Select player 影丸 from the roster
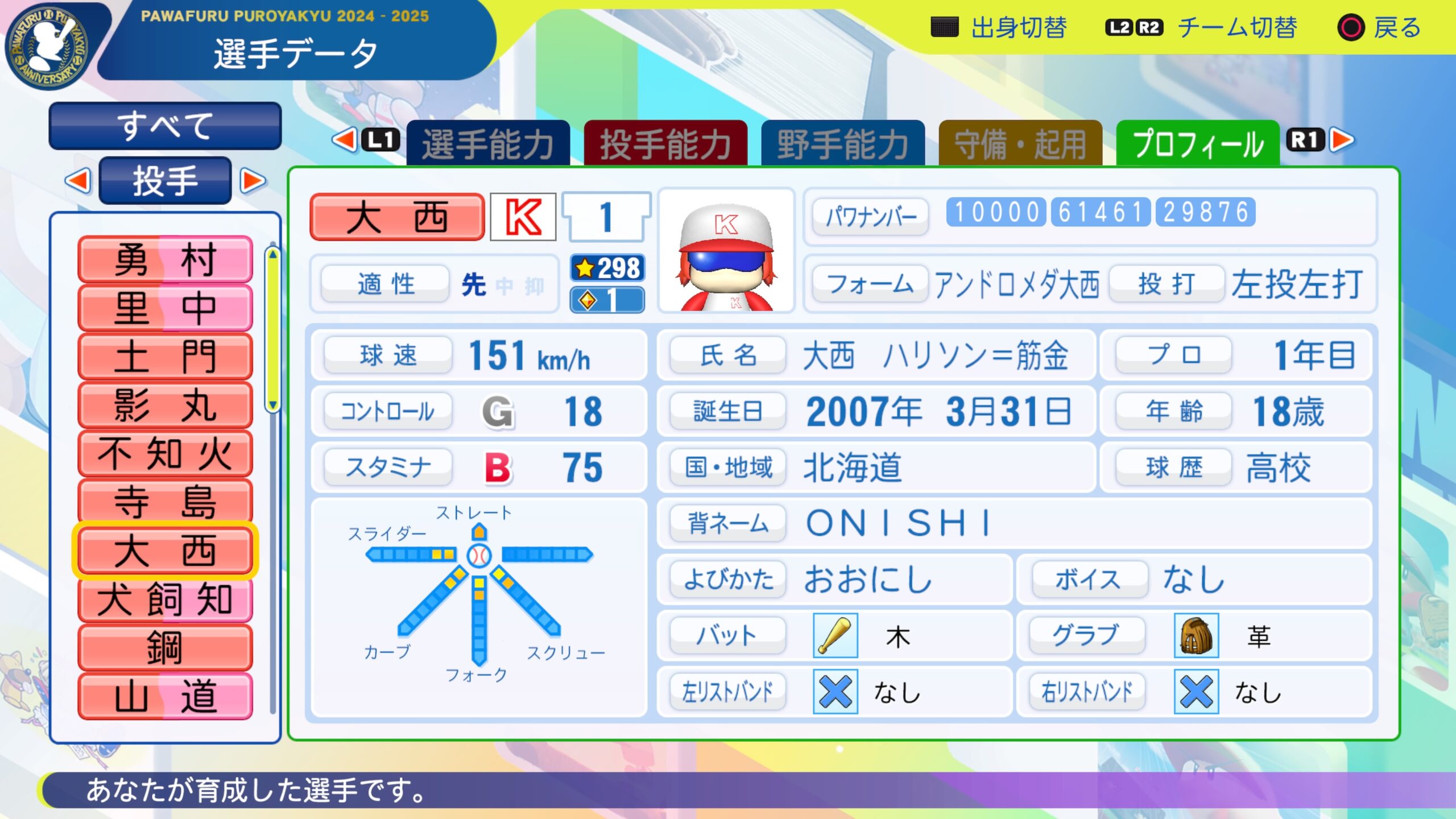 pos(165,405)
